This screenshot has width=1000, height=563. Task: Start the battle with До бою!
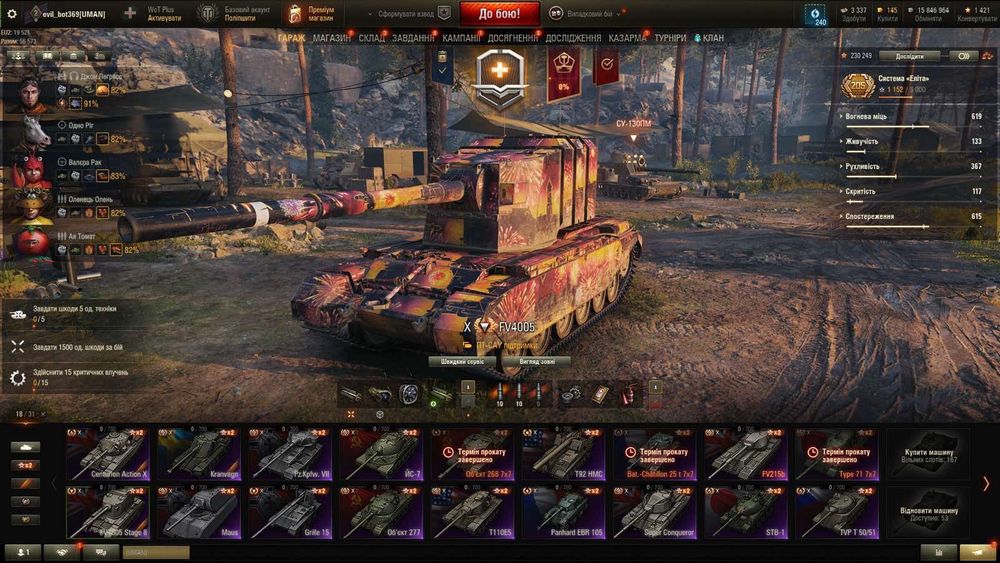point(499,14)
